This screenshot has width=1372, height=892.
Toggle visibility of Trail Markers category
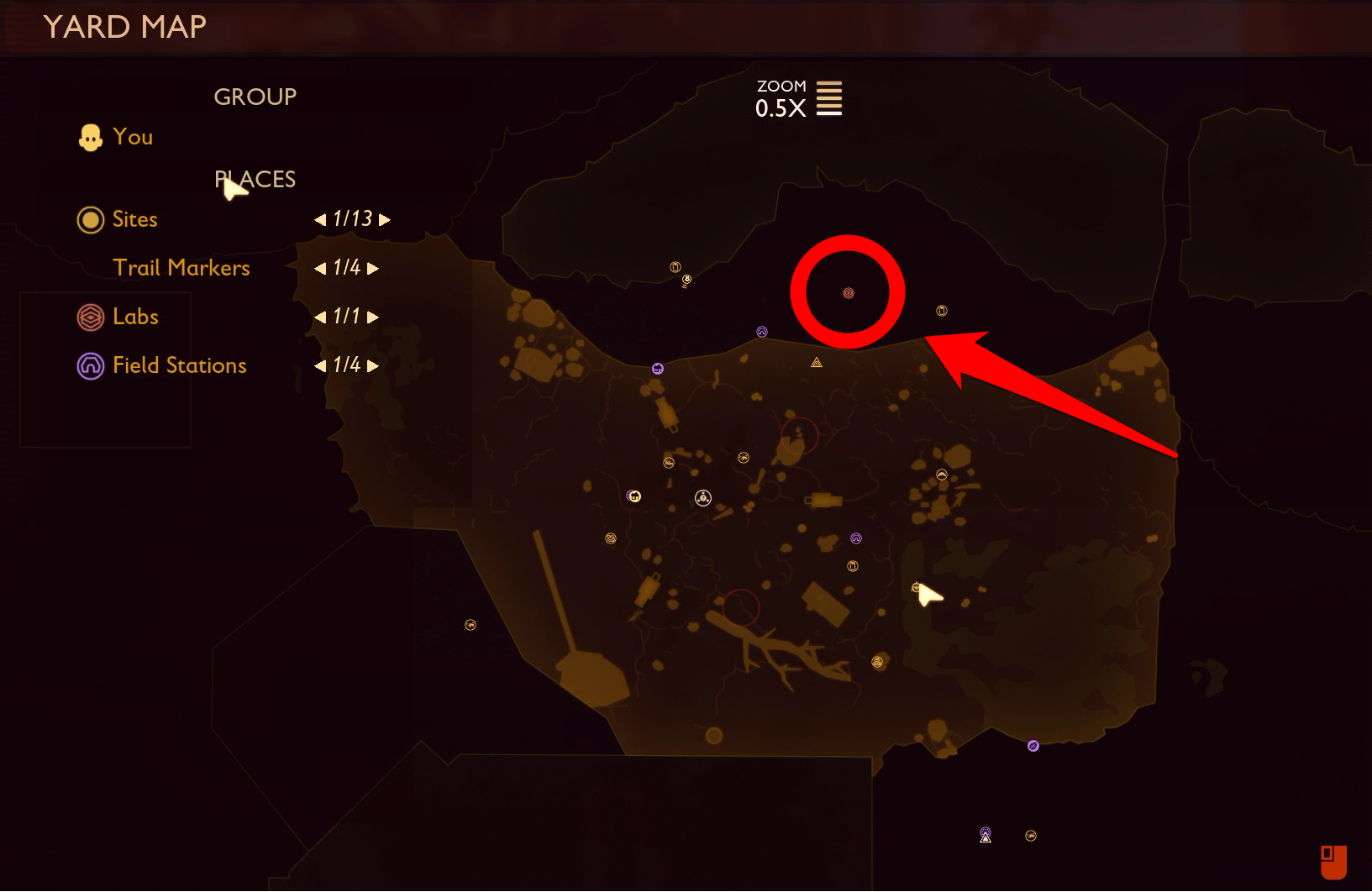pyautogui.click(x=181, y=267)
